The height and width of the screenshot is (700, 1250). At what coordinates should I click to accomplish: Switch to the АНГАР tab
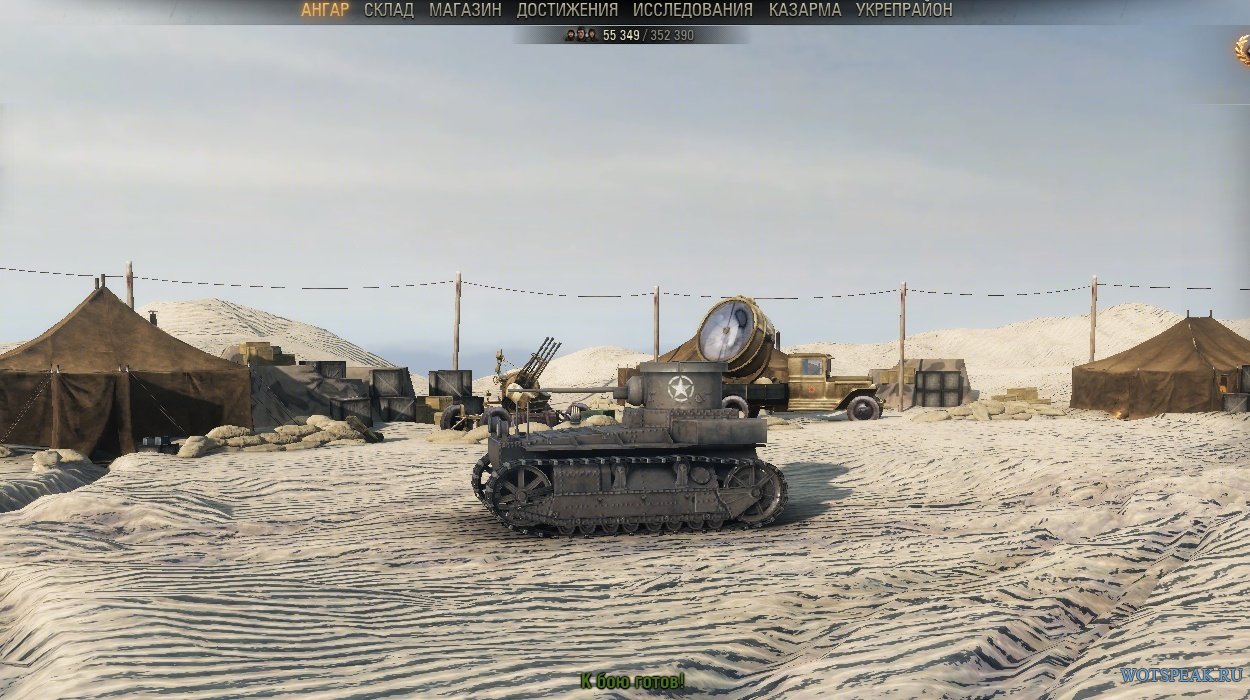pos(324,10)
